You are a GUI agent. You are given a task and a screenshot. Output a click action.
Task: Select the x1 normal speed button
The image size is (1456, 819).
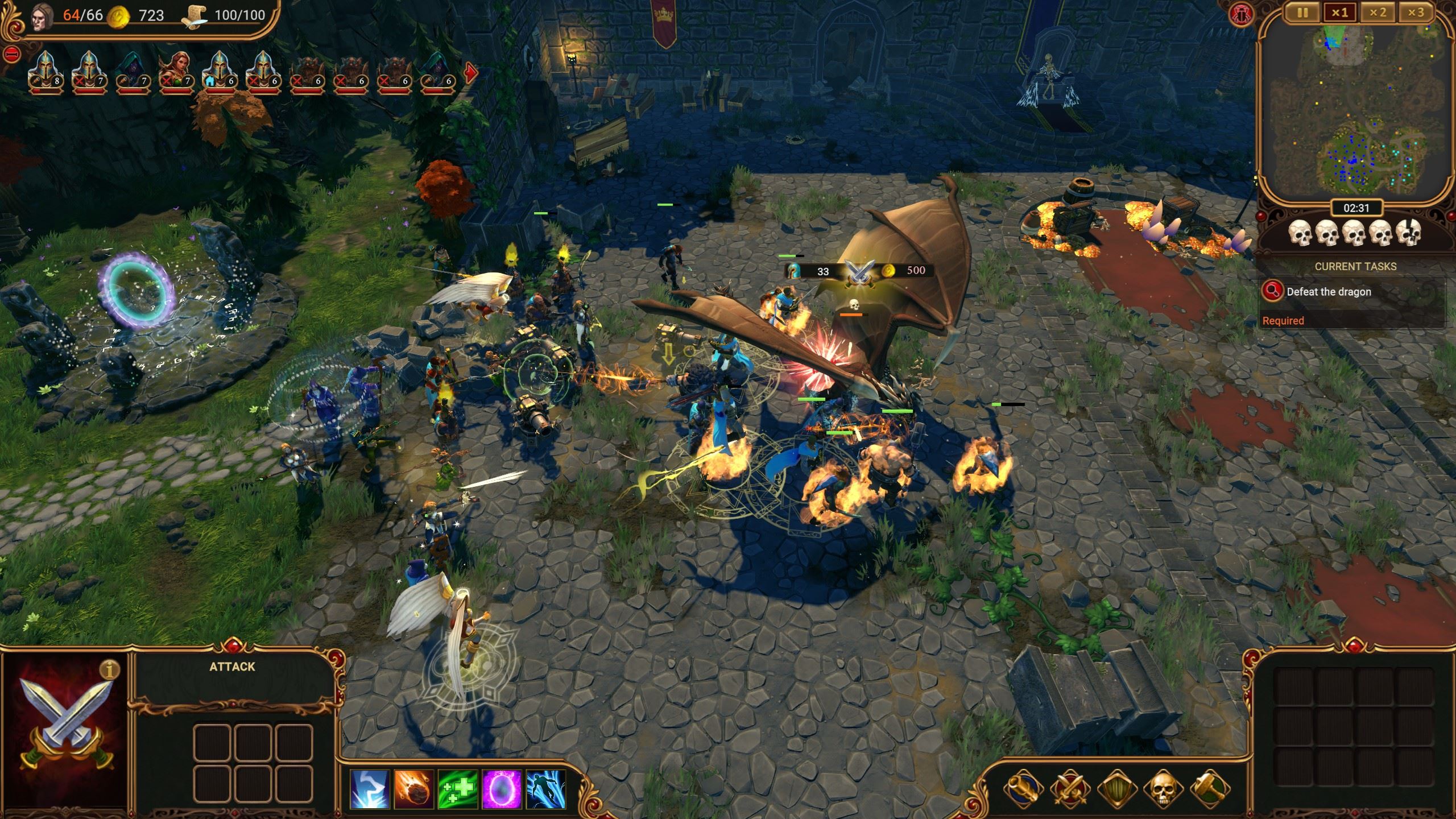tap(1339, 13)
